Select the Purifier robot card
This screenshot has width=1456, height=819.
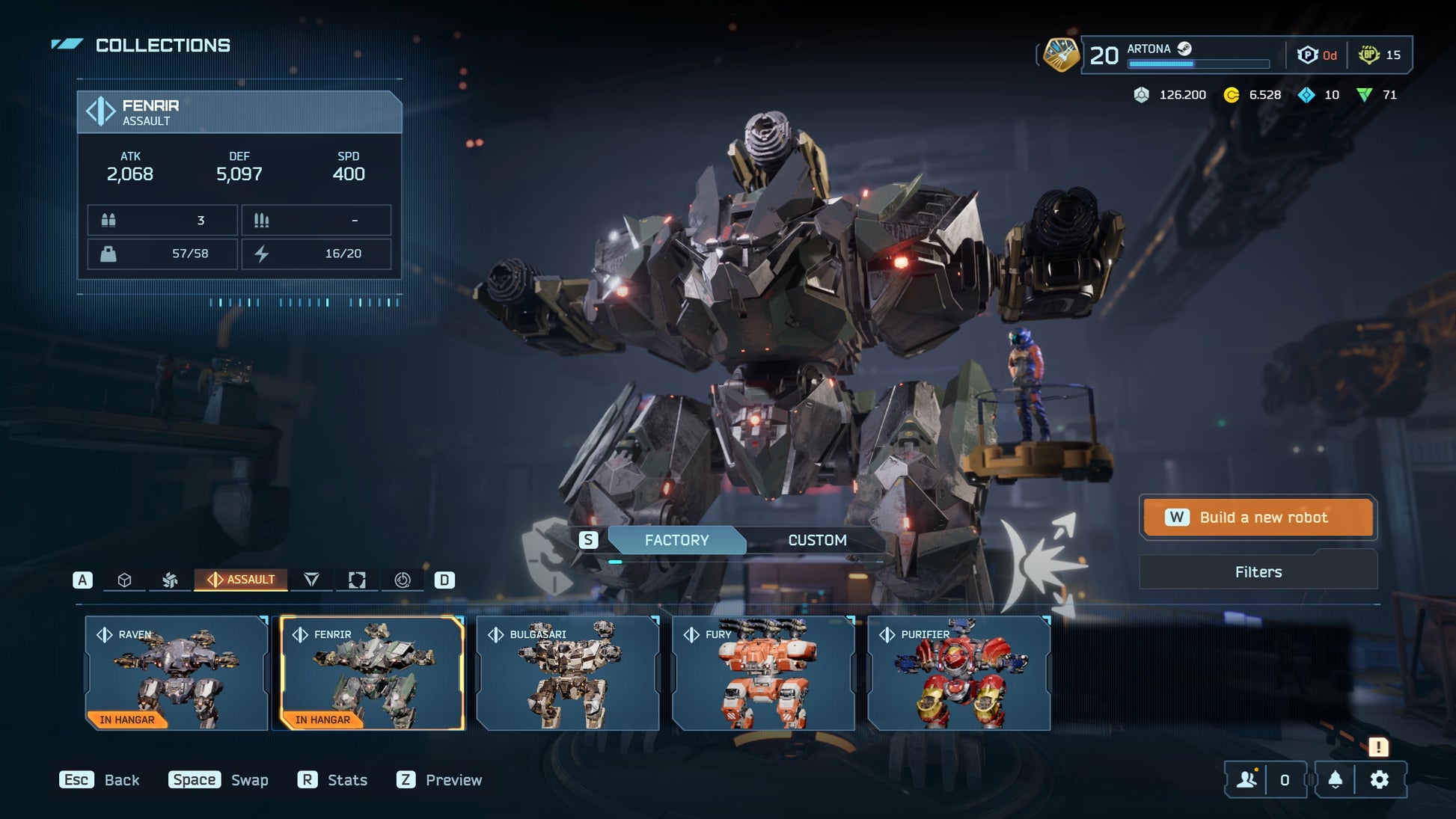click(959, 673)
